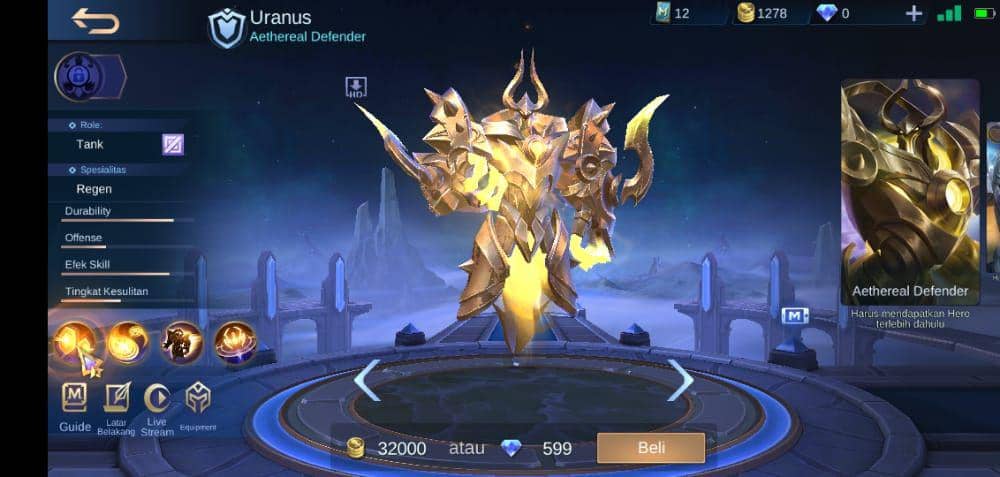Image resolution: width=1000 pixels, height=477 pixels.
Task: Go back using the return arrow
Action: coord(96,21)
